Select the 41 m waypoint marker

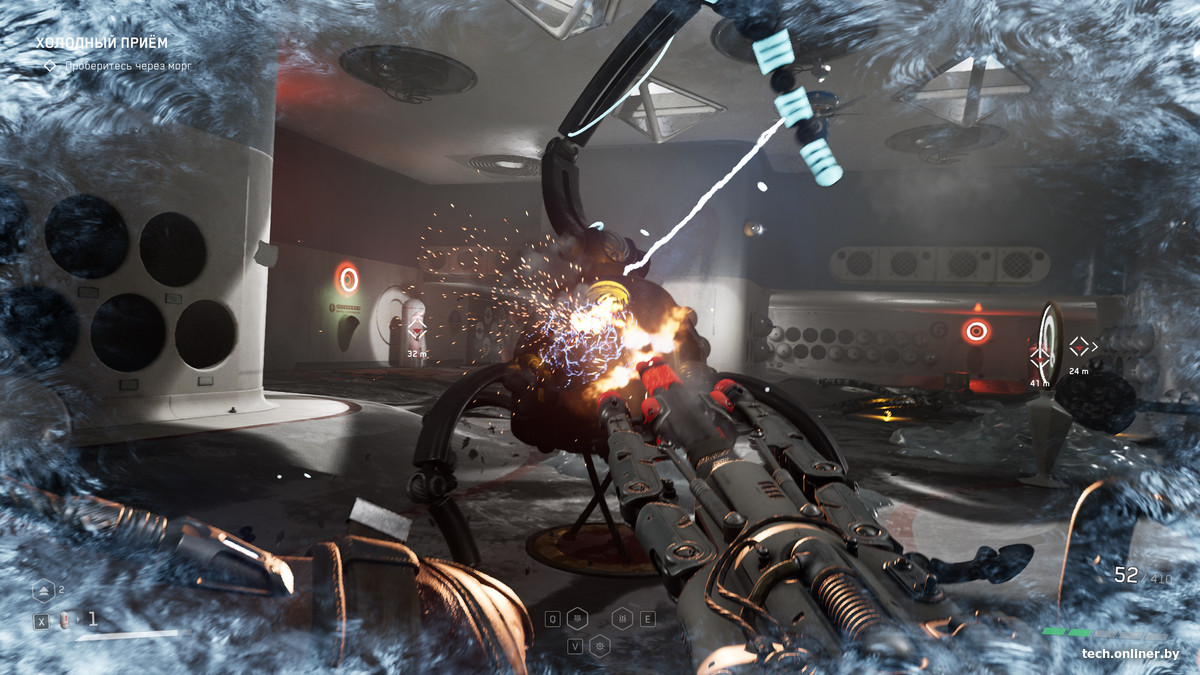1041,358
